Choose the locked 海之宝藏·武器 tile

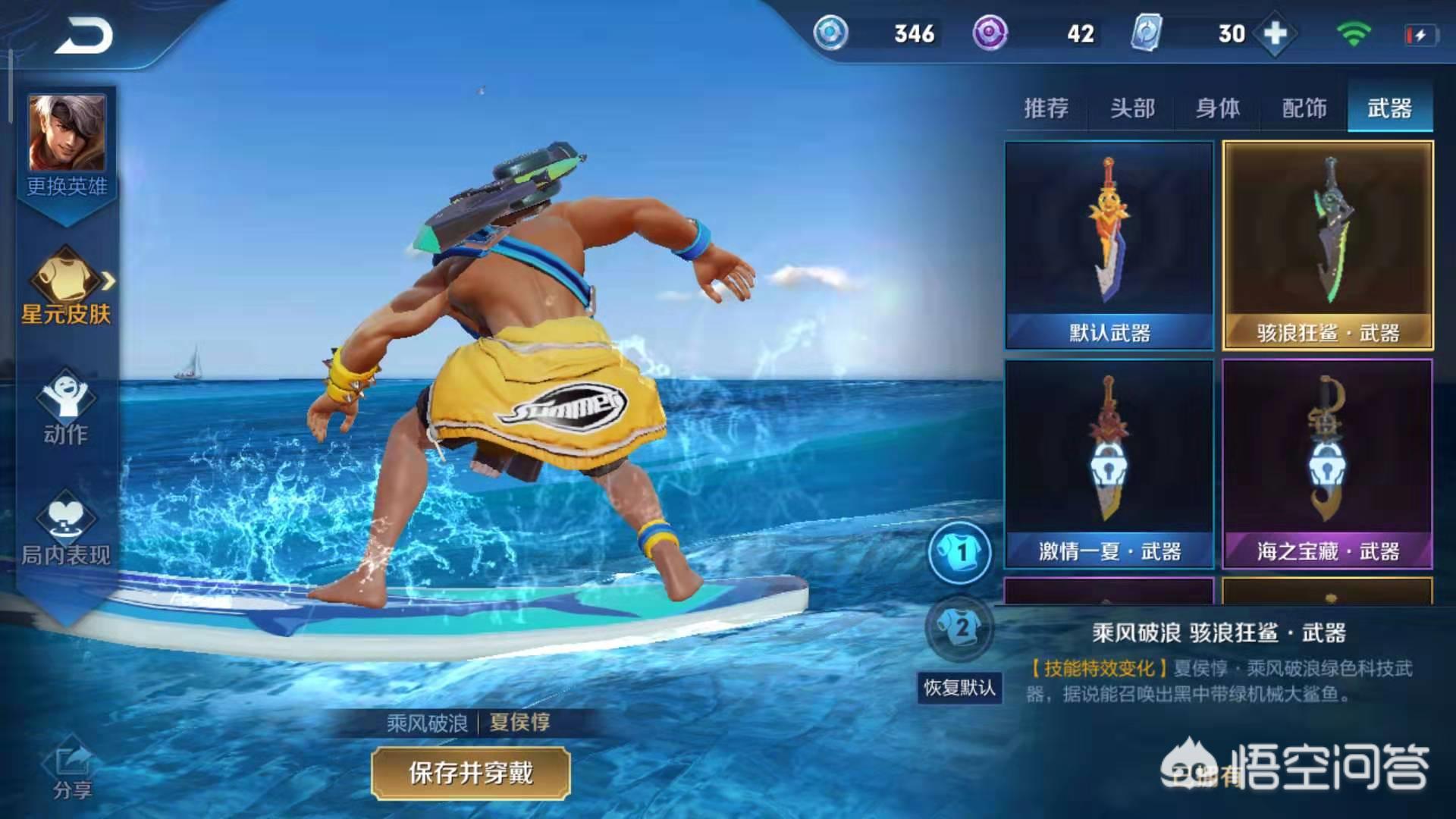click(1328, 463)
